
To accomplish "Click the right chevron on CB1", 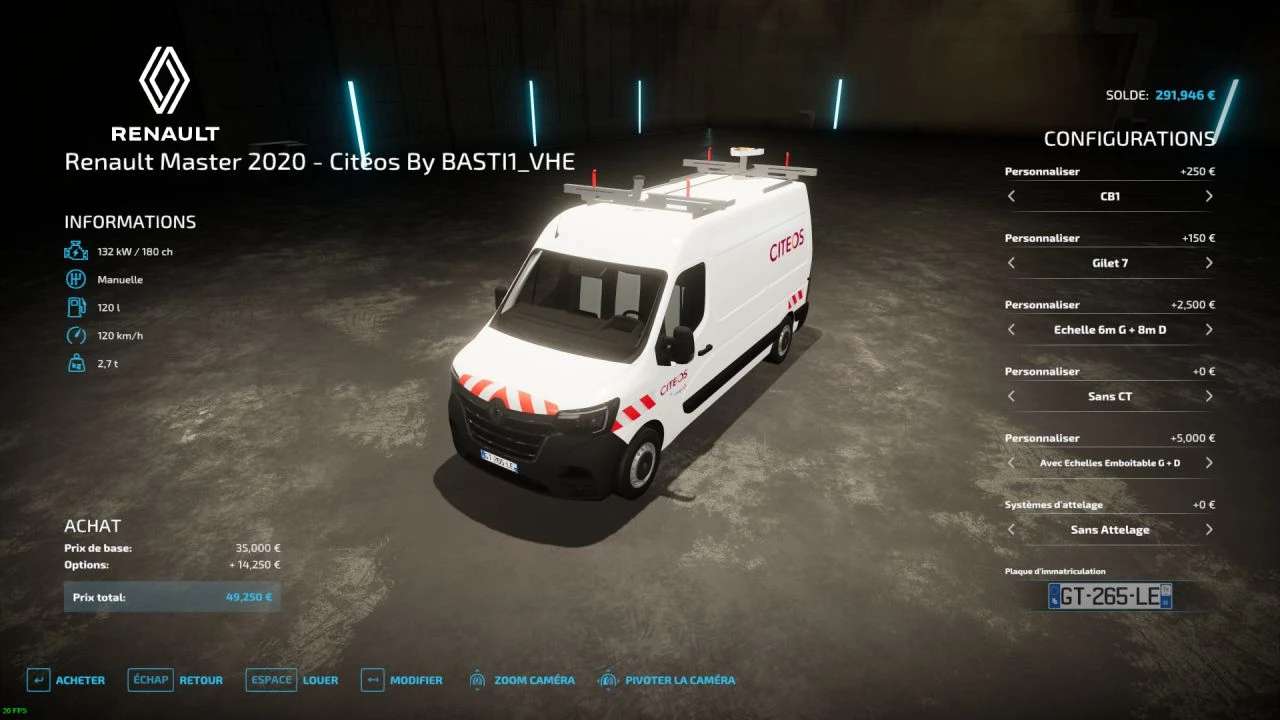I will [1208, 196].
